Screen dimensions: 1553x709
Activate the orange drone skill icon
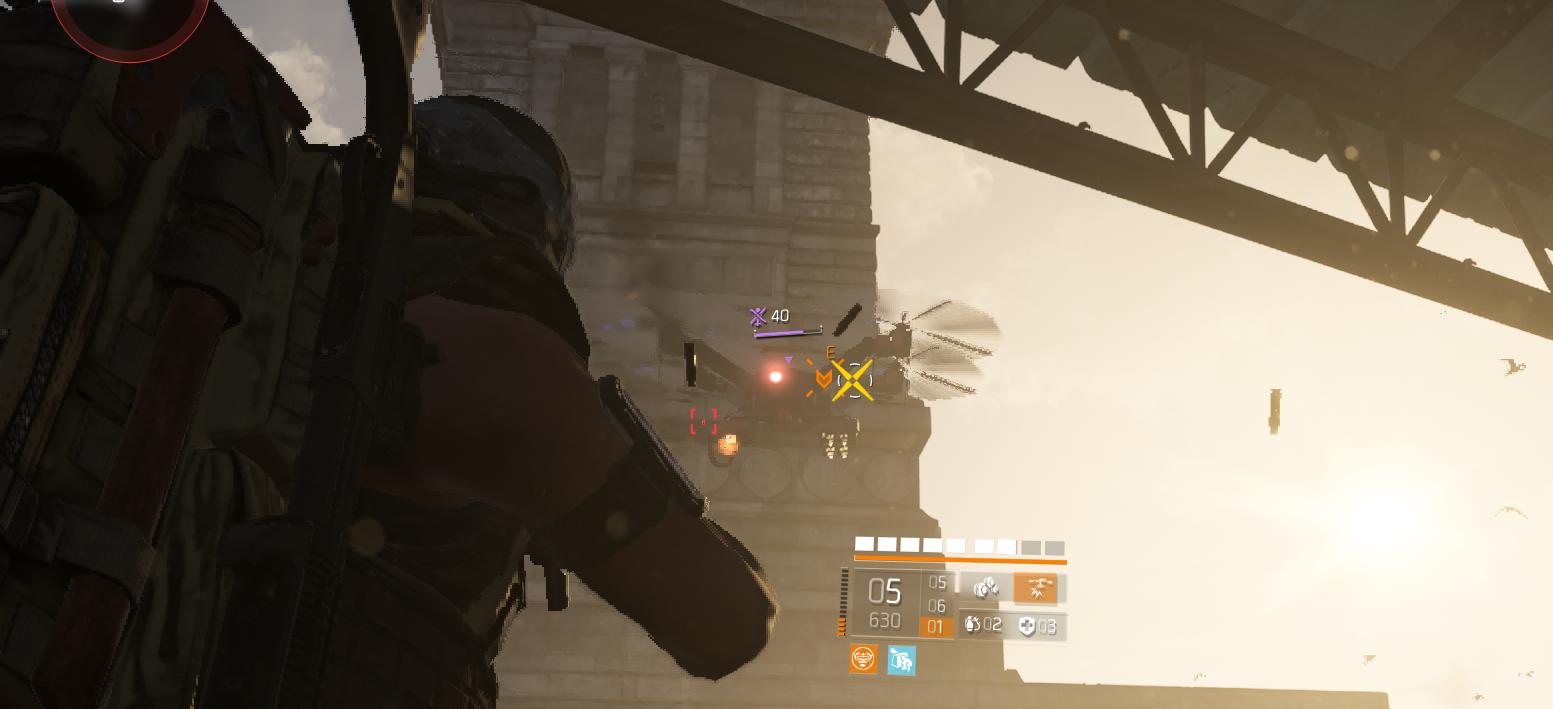[x=1035, y=588]
